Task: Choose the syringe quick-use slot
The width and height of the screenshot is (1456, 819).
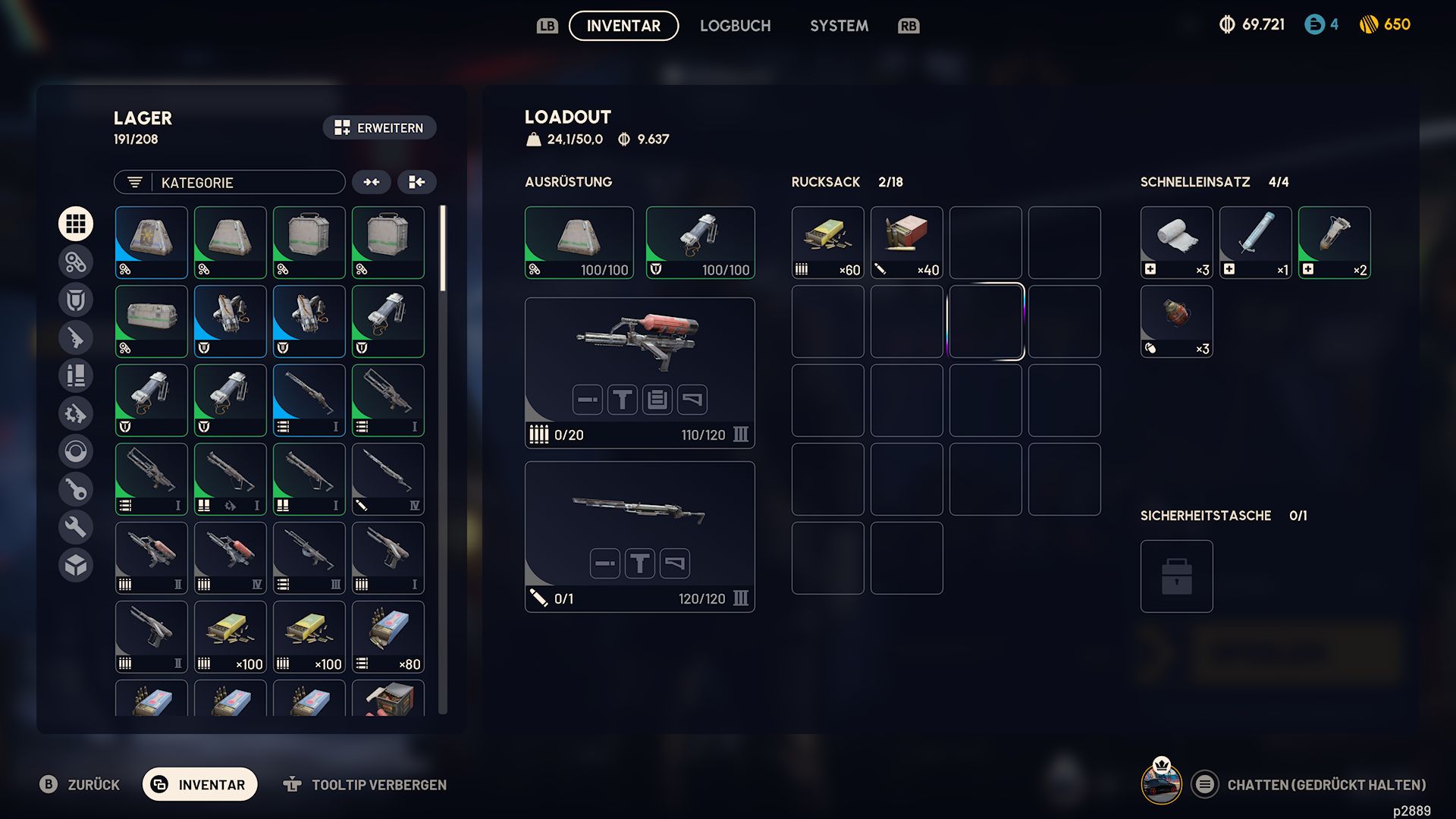Action: coord(1255,243)
